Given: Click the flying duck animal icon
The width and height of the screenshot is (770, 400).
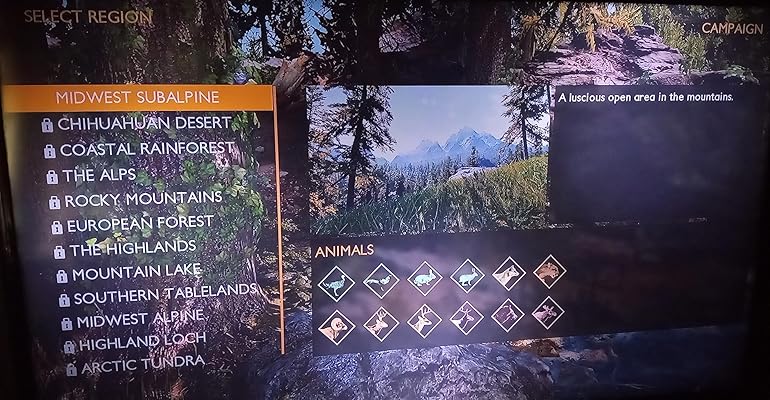Looking at the screenshot, I should click(x=381, y=281).
